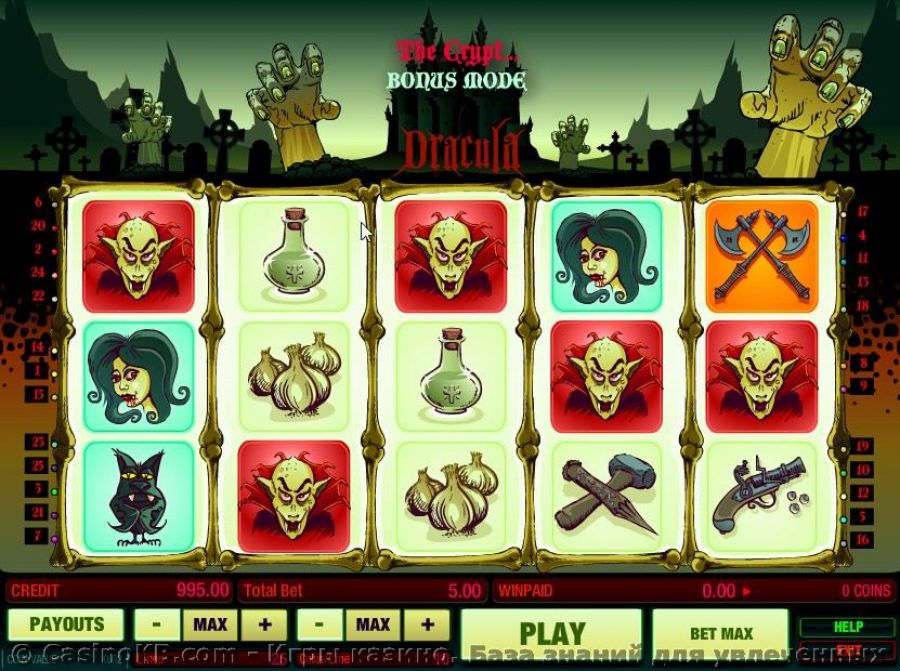This screenshot has width=900, height=671.
Task: Open the PAYOUTS table
Action: pos(66,626)
